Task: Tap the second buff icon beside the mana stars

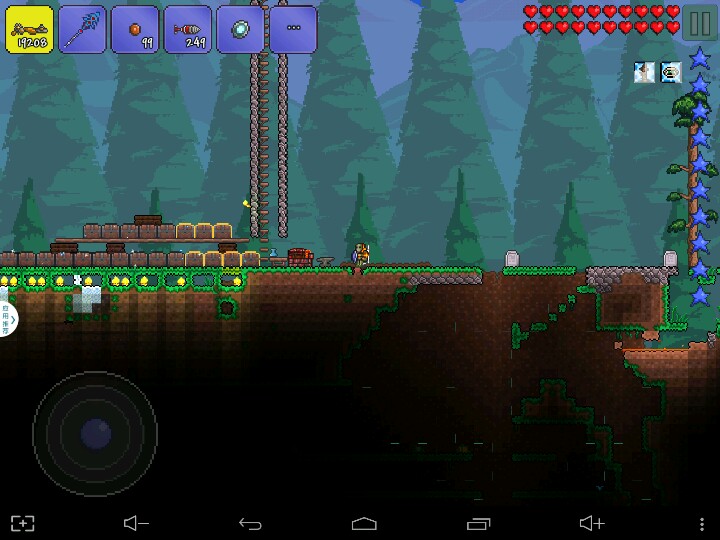Action: pyautogui.click(x=670, y=71)
